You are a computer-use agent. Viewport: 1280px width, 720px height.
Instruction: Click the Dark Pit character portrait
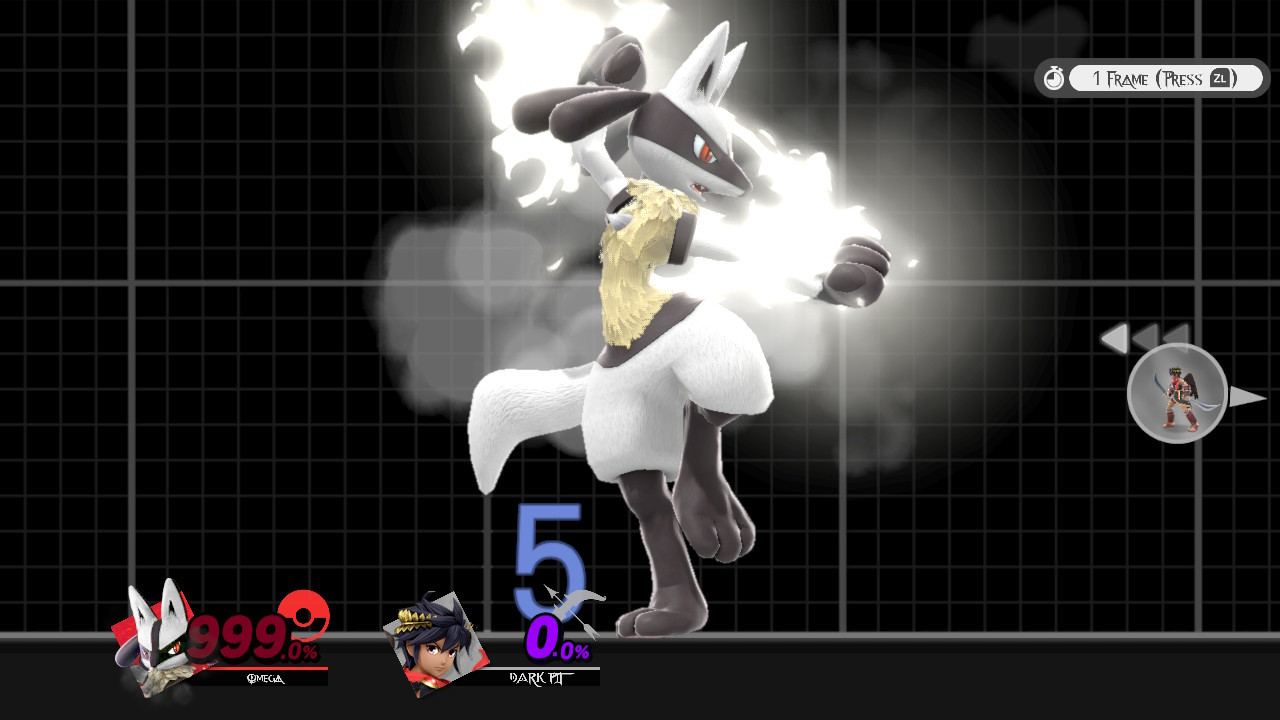(x=437, y=646)
